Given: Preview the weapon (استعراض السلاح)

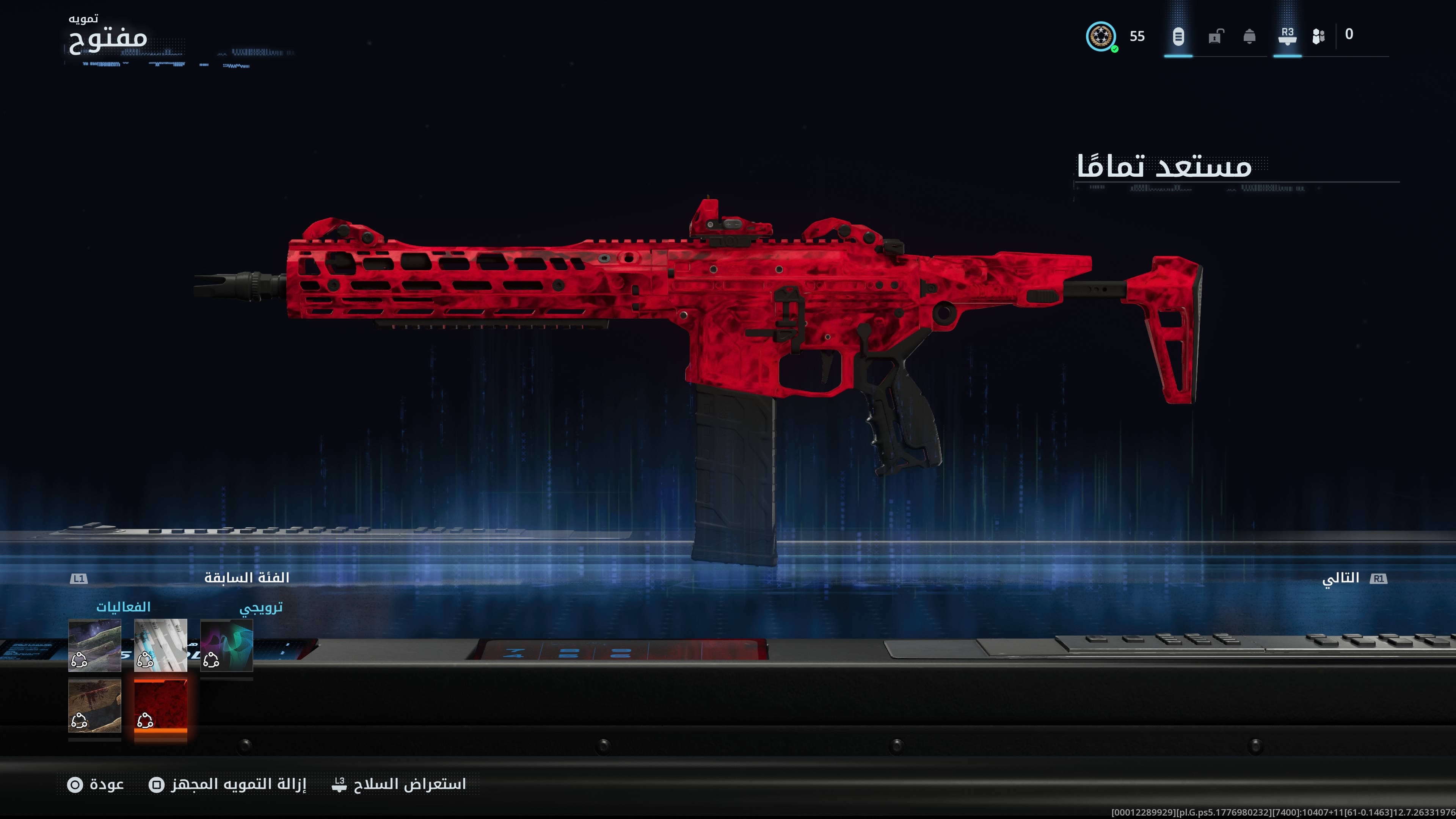Looking at the screenshot, I should click(400, 784).
